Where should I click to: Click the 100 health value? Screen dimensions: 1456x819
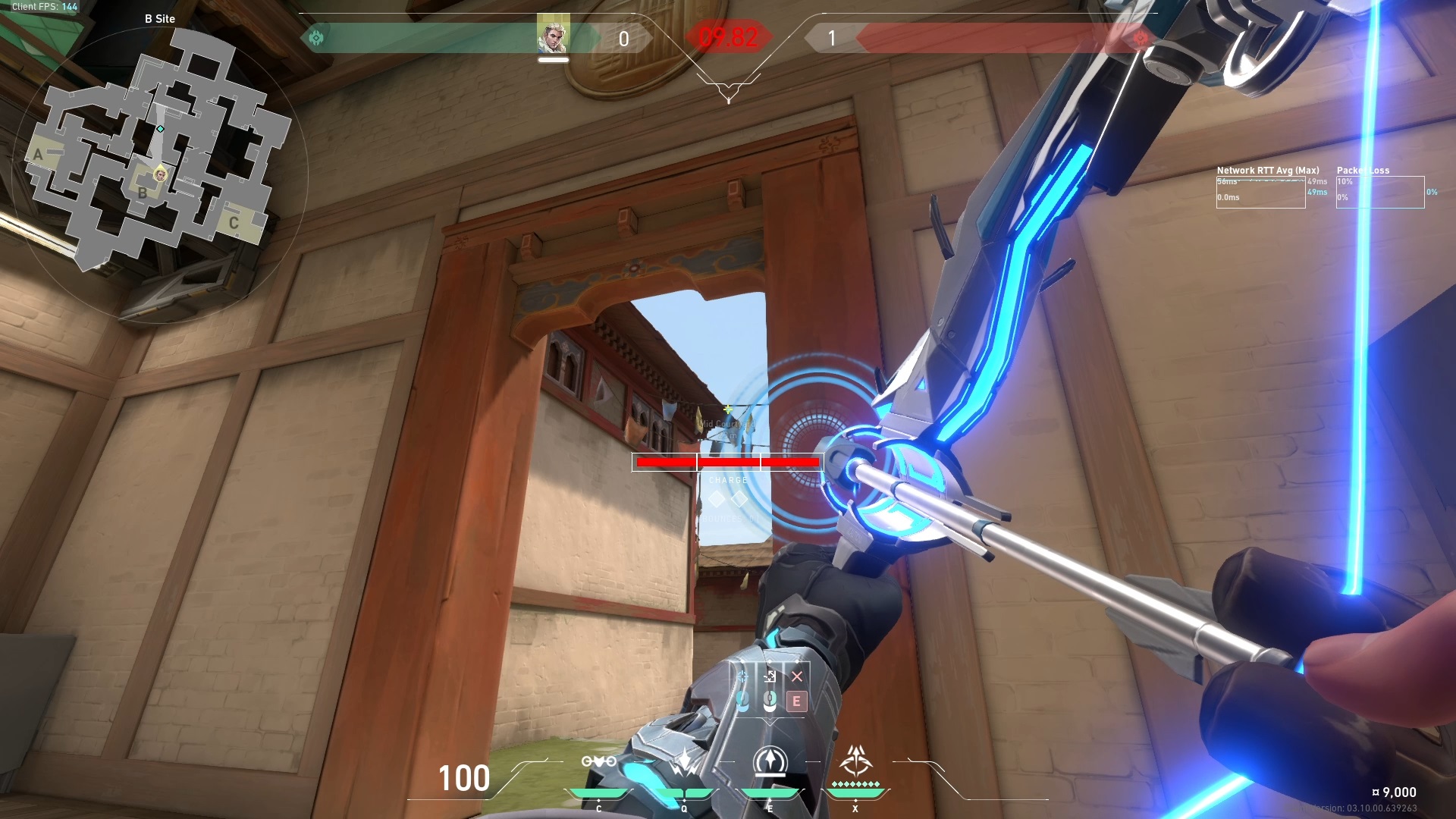(464, 777)
